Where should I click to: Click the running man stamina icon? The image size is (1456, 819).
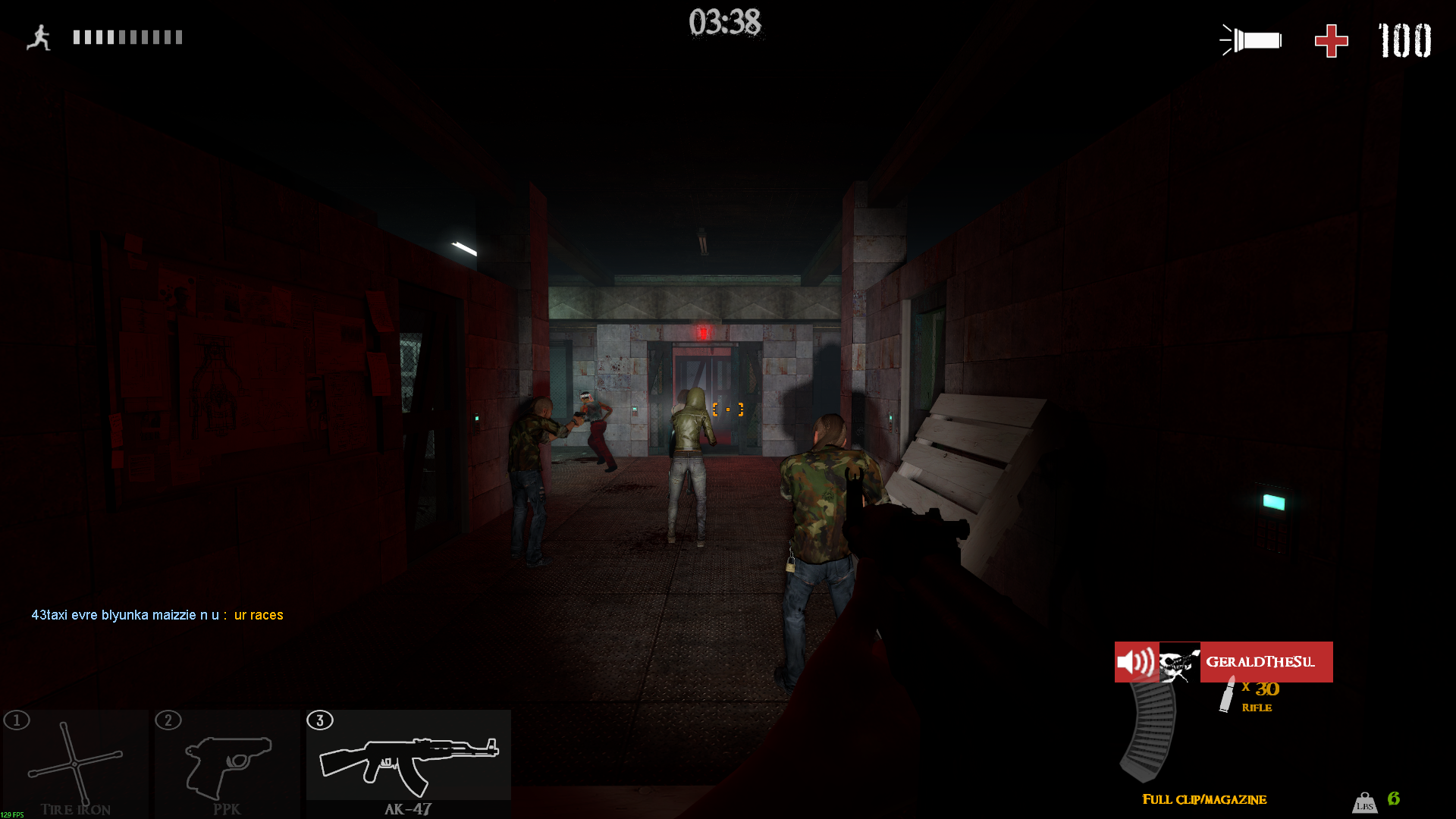(x=39, y=37)
